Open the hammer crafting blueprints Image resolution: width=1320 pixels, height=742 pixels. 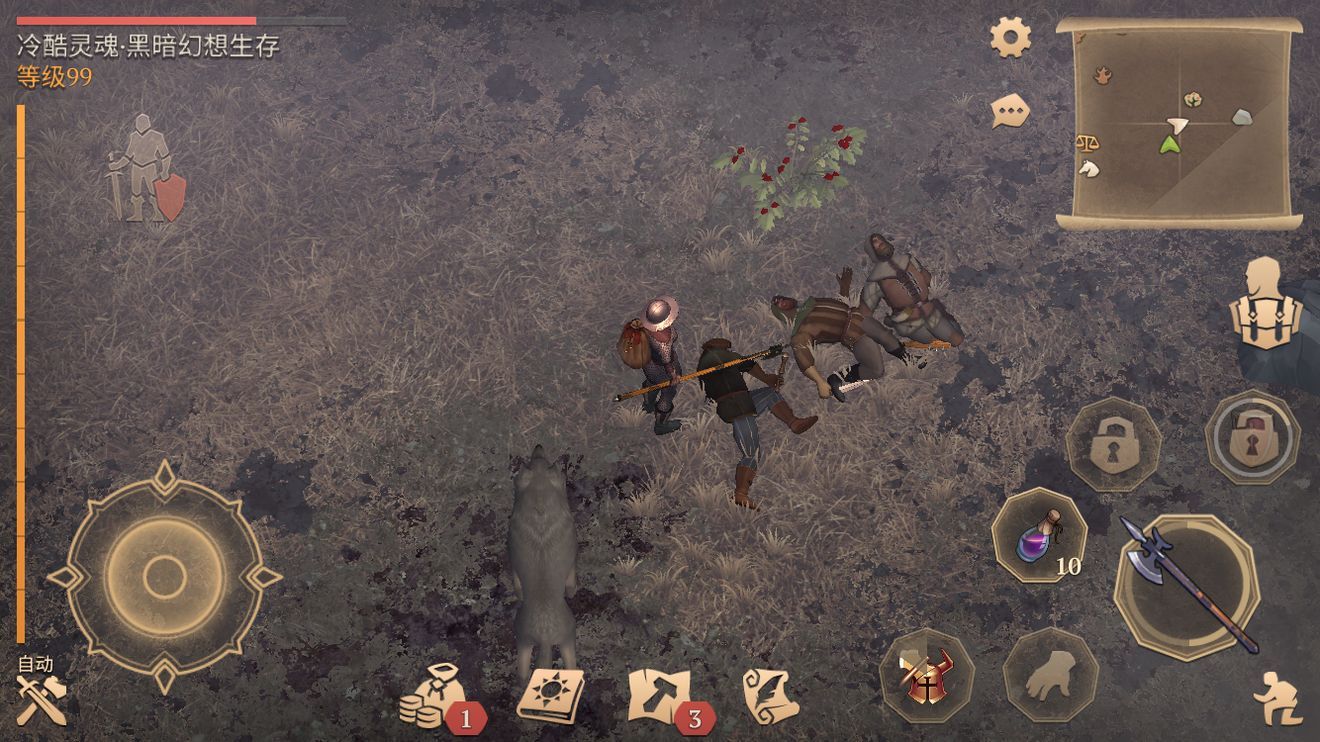tap(662, 695)
